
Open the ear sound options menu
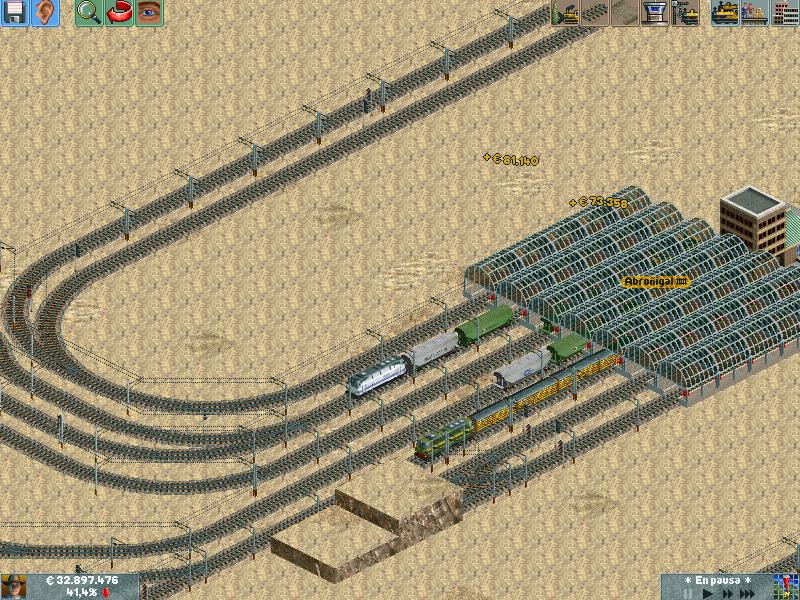[x=45, y=13]
